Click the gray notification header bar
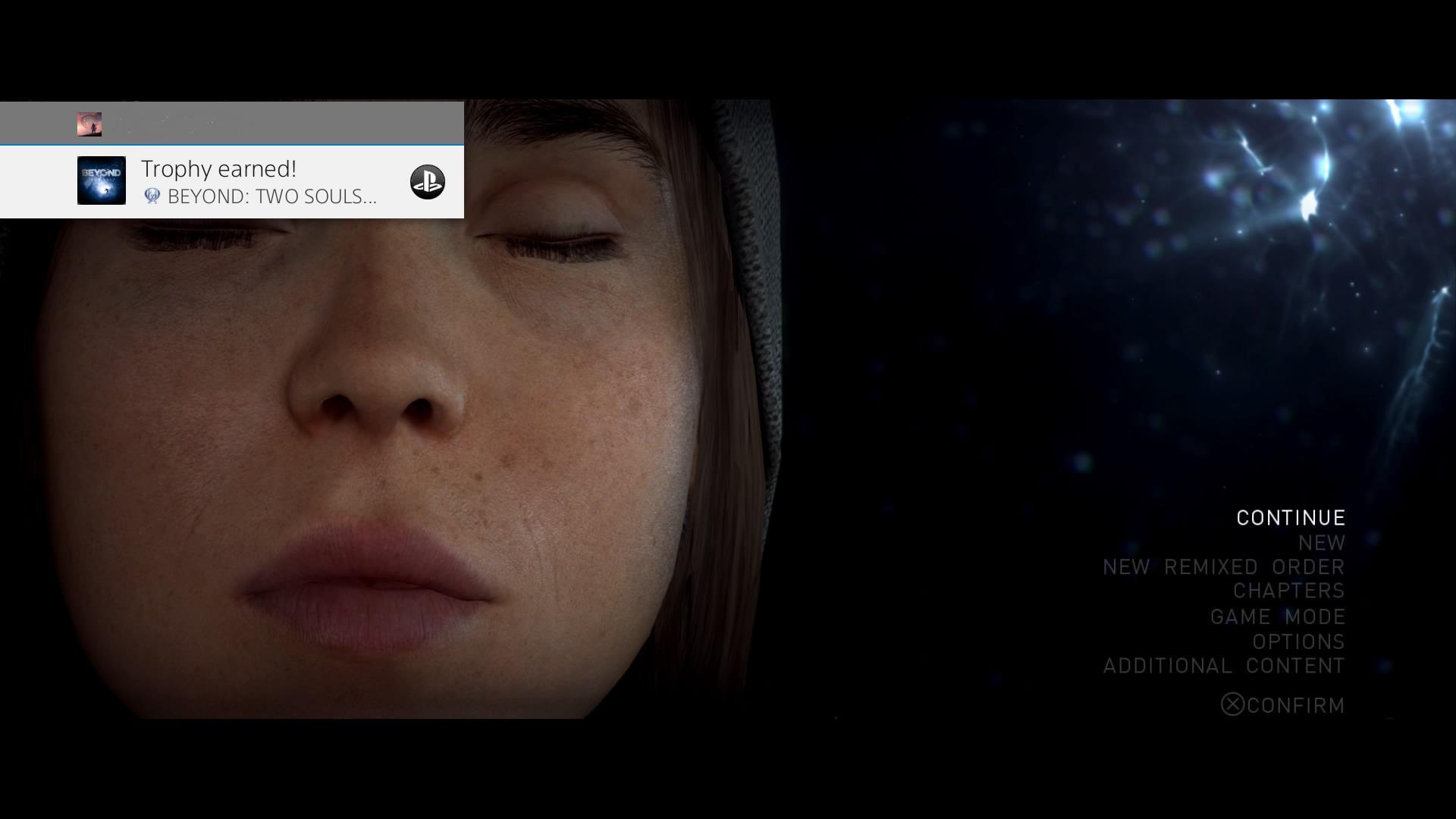 coord(231,123)
